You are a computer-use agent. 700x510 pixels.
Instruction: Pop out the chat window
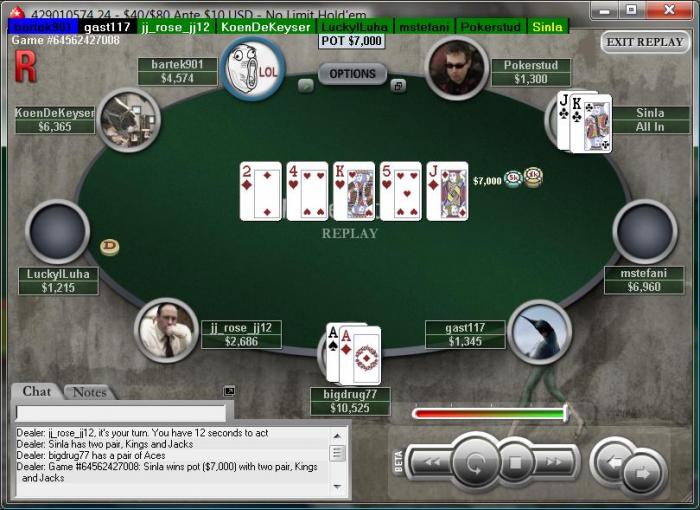click(229, 391)
